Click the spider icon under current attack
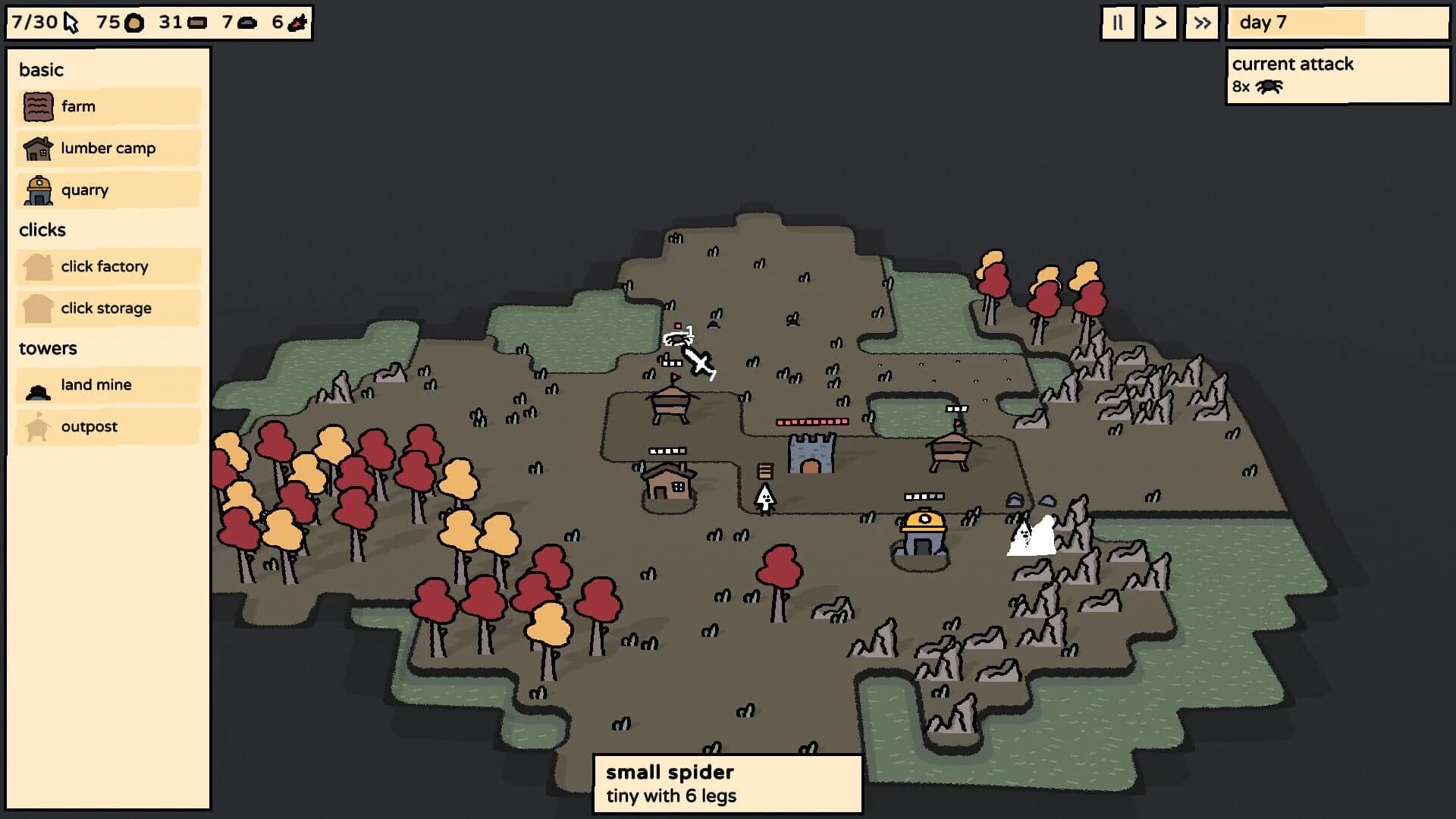Viewport: 1456px width, 819px height. click(x=1269, y=87)
